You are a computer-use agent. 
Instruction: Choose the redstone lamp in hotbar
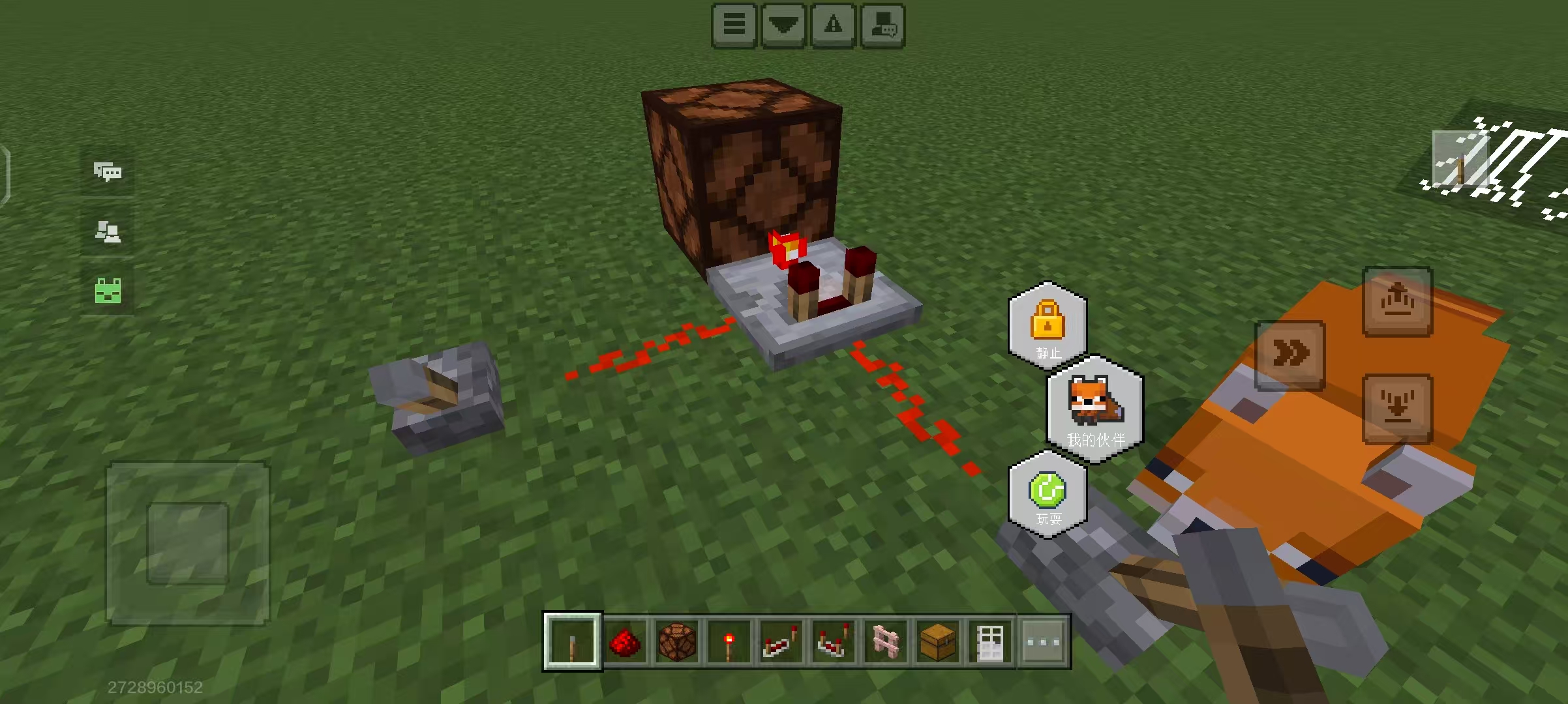pyautogui.click(x=676, y=641)
